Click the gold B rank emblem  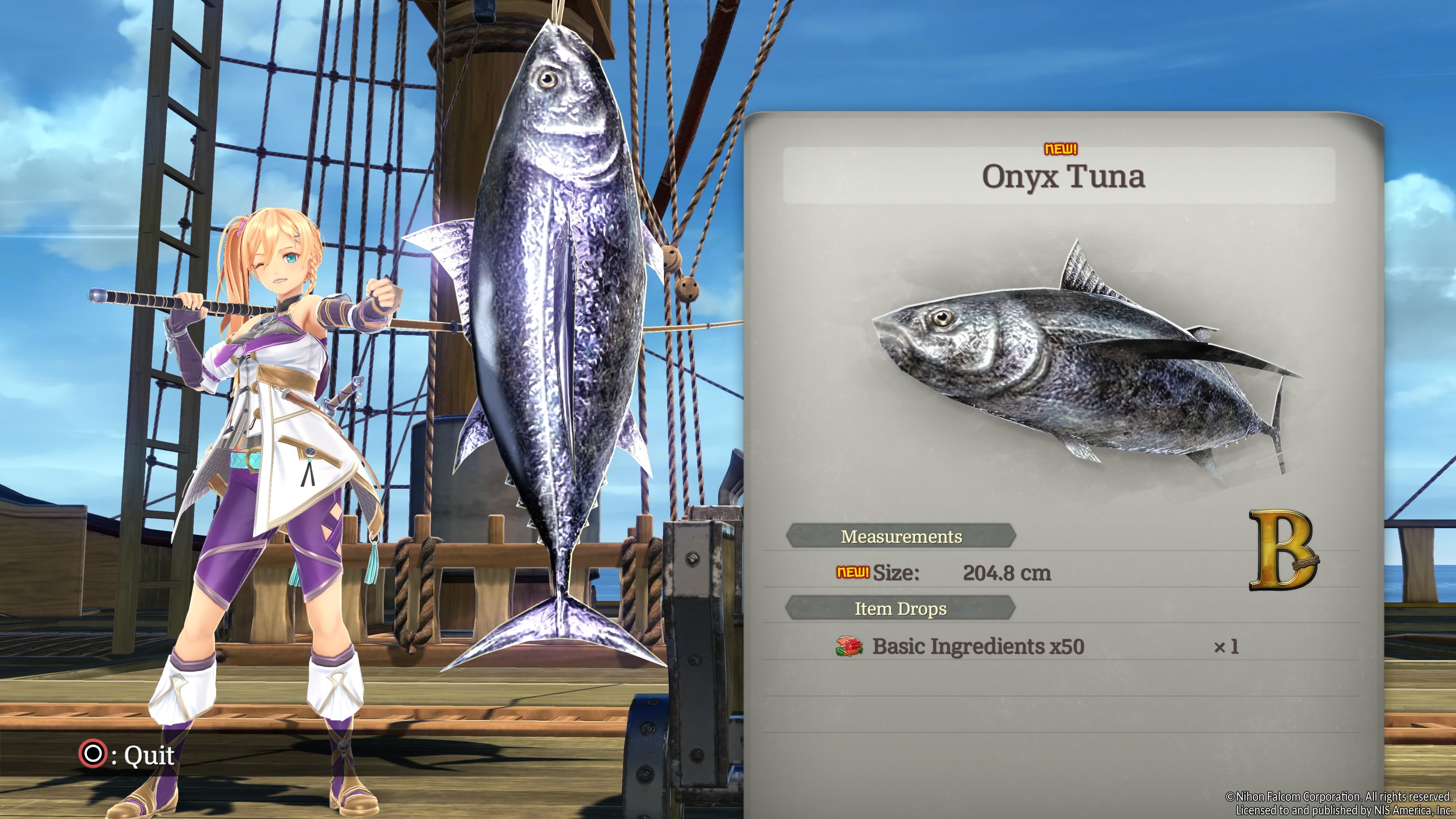(x=1282, y=551)
